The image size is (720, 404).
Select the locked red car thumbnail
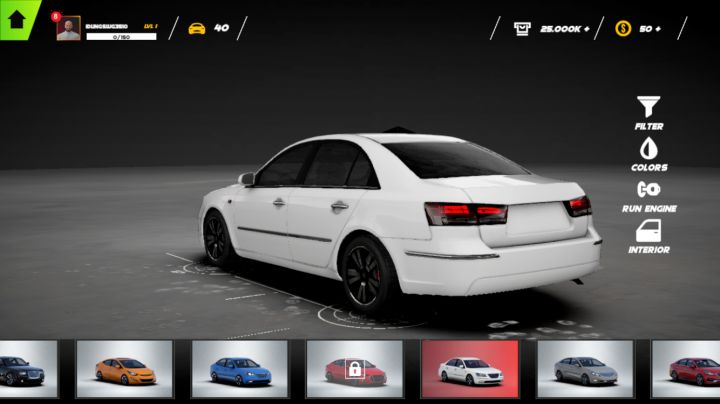pos(354,369)
